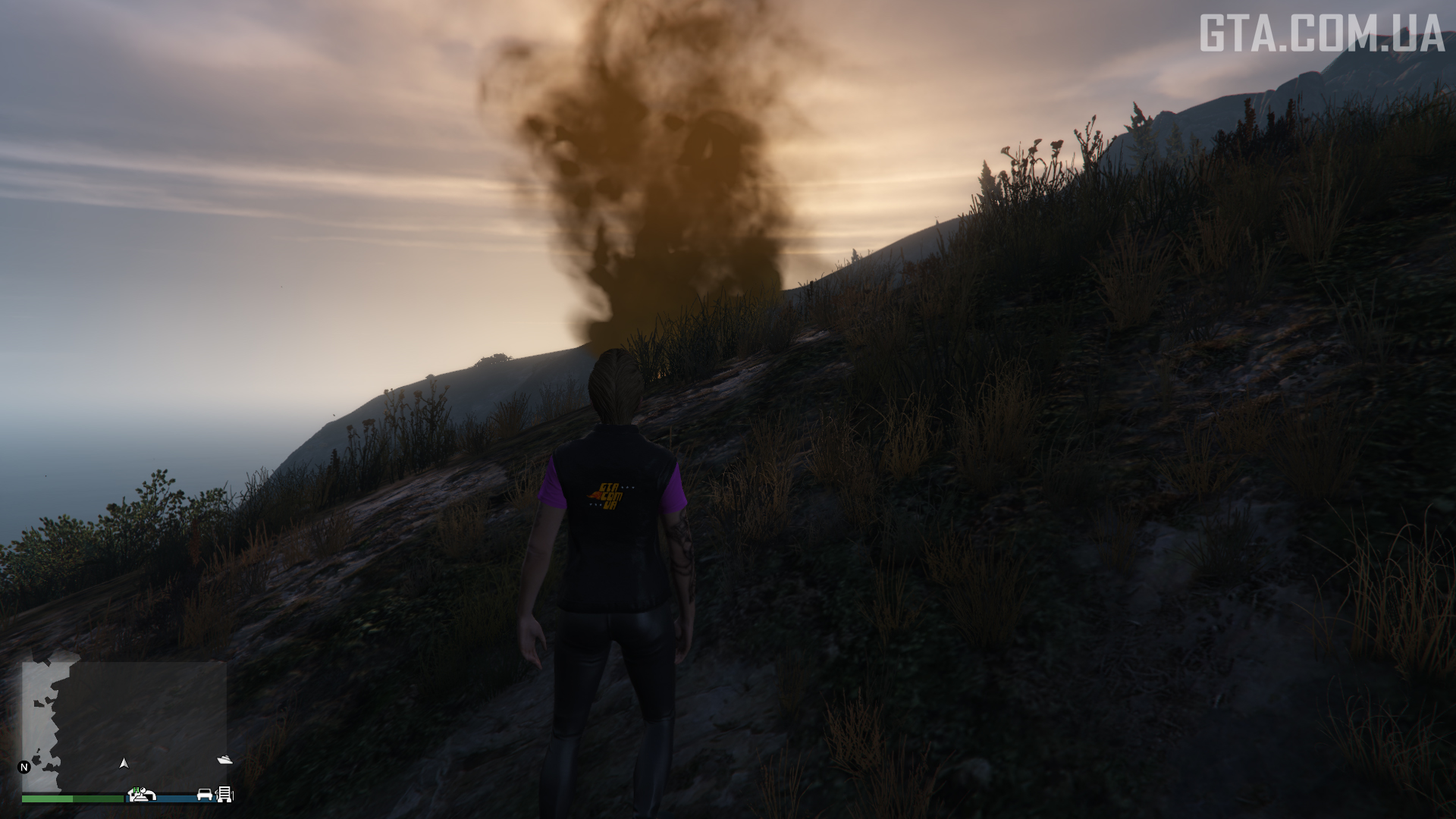The height and width of the screenshot is (819, 1456).
Task: Click the GTA.COM.UA watermark
Action: click(1321, 34)
